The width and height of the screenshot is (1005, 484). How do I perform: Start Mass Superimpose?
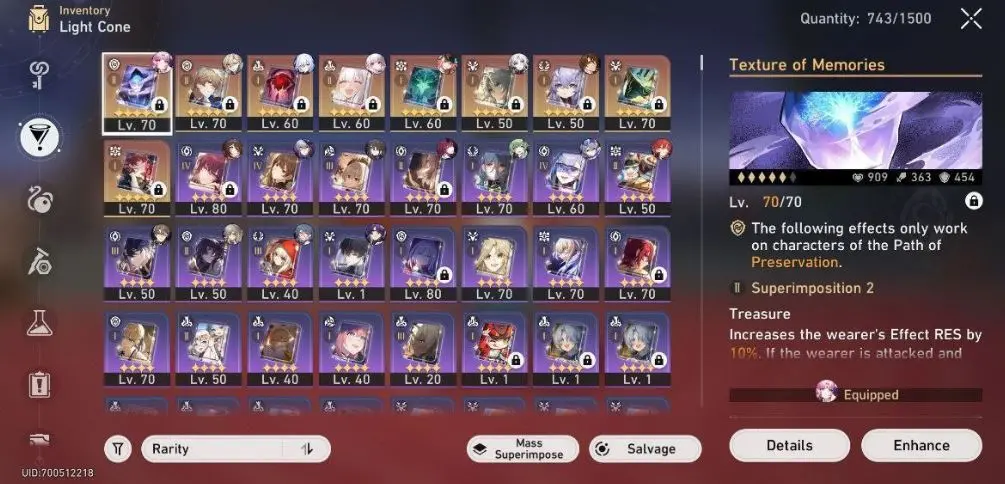click(x=522, y=449)
